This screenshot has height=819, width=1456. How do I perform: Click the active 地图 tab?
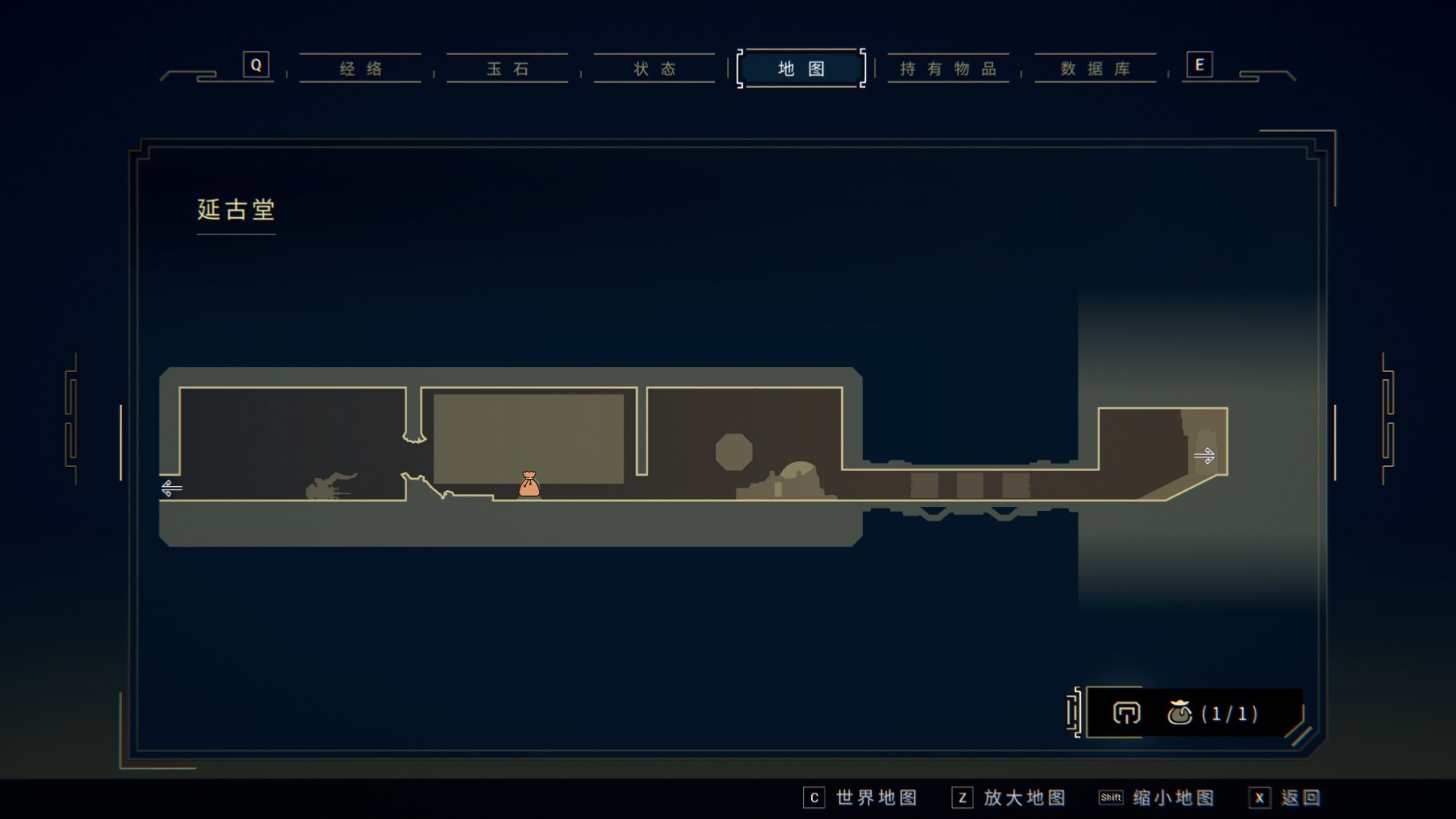point(801,69)
